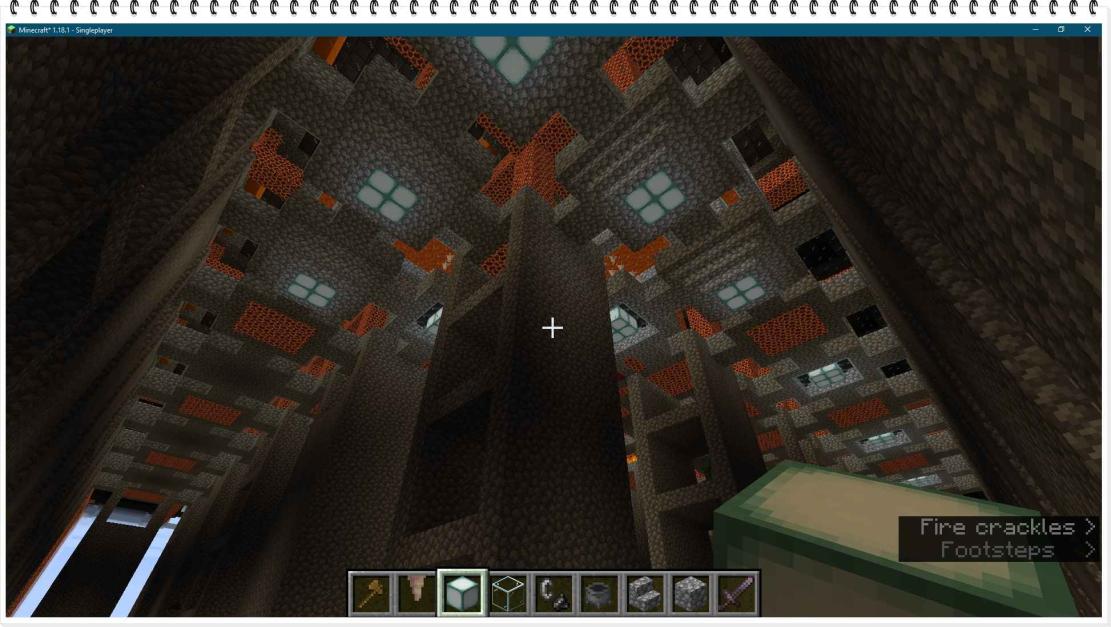Select the glass block hotbar slot
The width and height of the screenshot is (1111, 627).
coord(508,594)
